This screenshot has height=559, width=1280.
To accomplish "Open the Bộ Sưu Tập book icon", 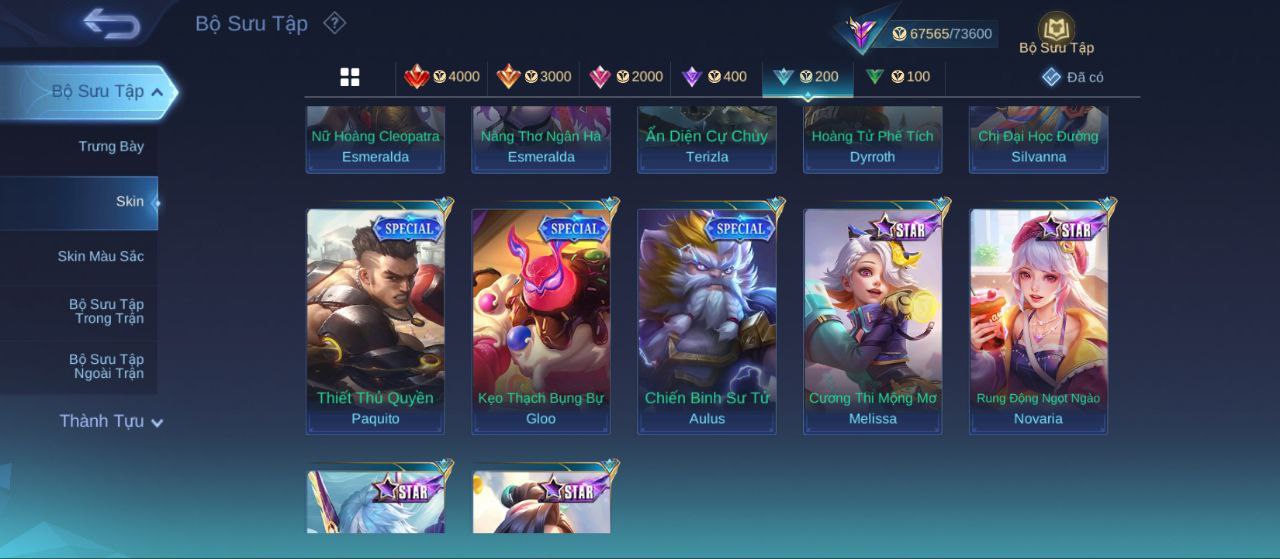I will point(1056,32).
